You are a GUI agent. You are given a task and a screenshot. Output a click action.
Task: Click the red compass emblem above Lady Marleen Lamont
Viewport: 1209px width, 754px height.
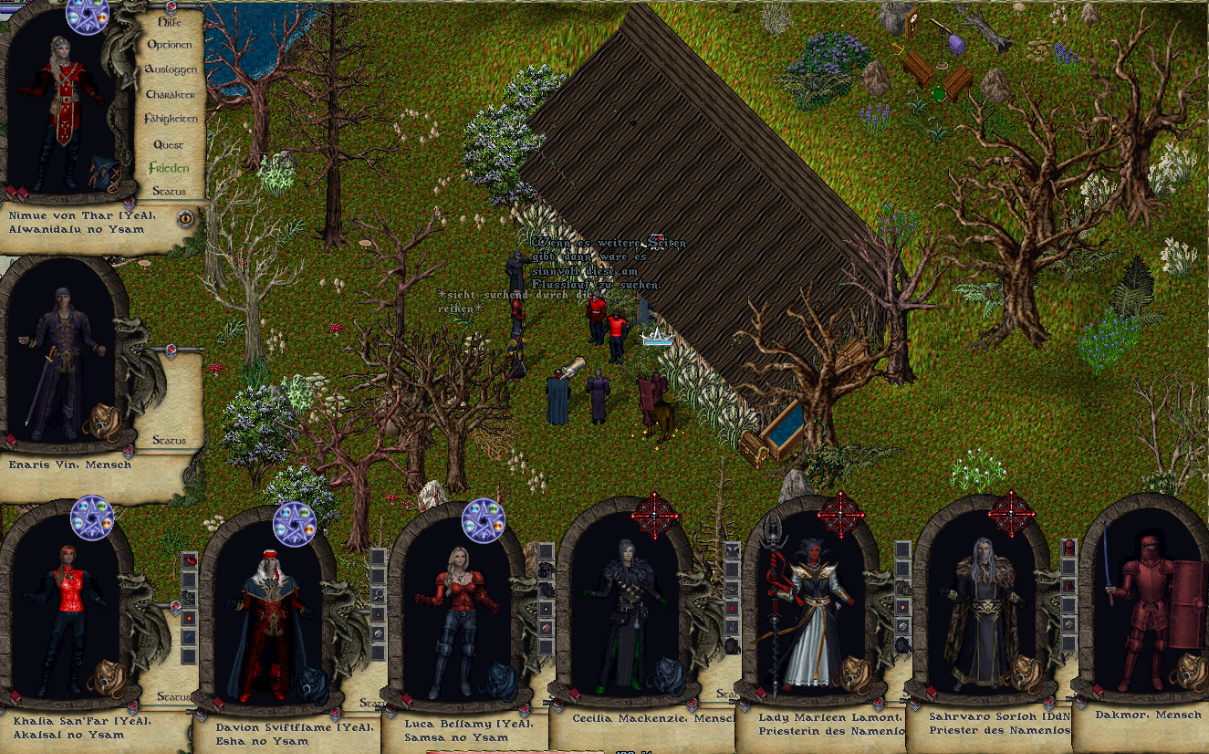coord(839,514)
